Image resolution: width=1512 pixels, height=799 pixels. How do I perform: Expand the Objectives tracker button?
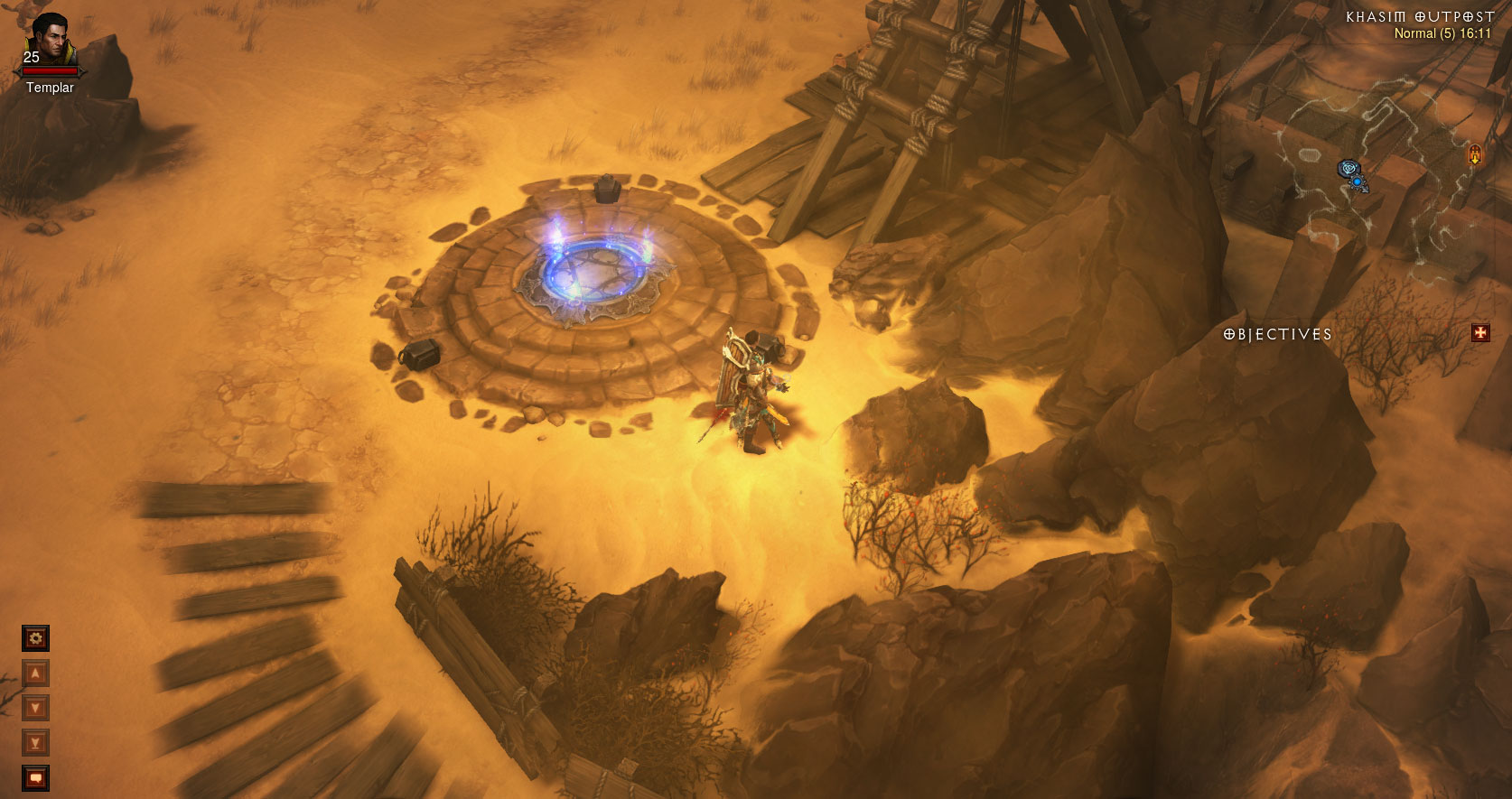[1480, 333]
